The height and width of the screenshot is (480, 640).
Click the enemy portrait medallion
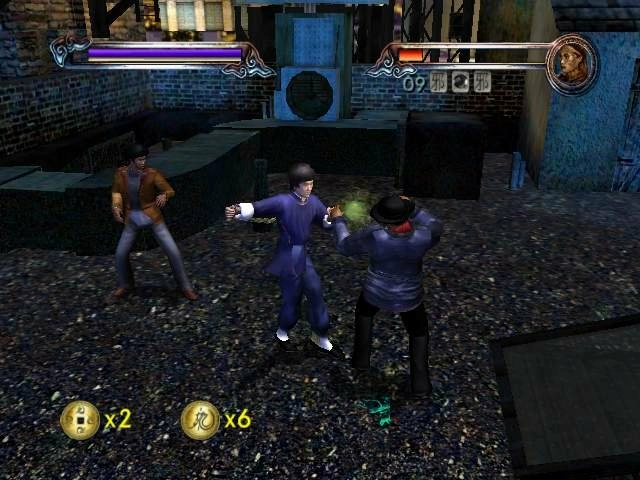click(x=572, y=64)
